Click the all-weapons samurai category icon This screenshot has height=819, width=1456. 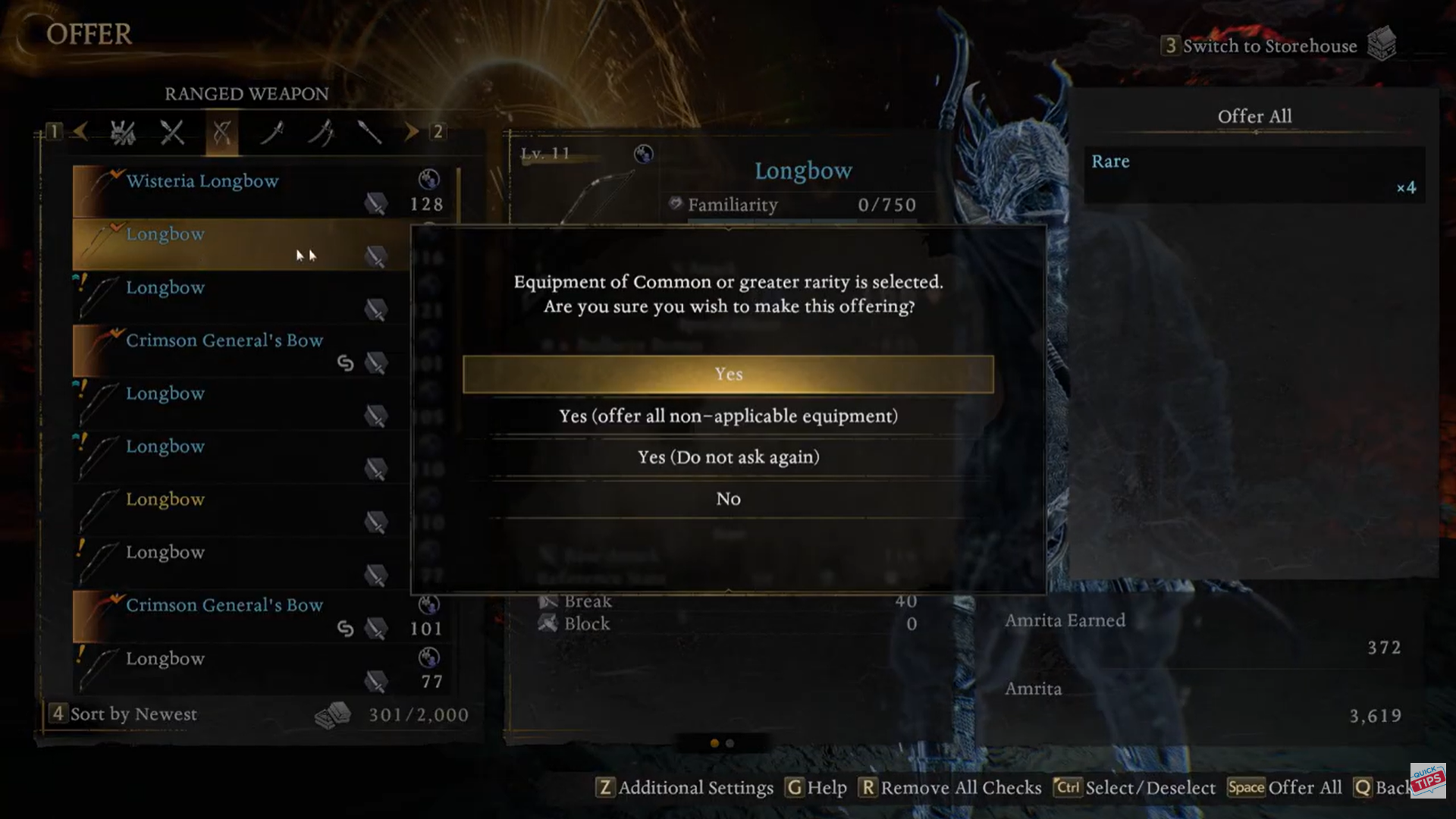124,133
